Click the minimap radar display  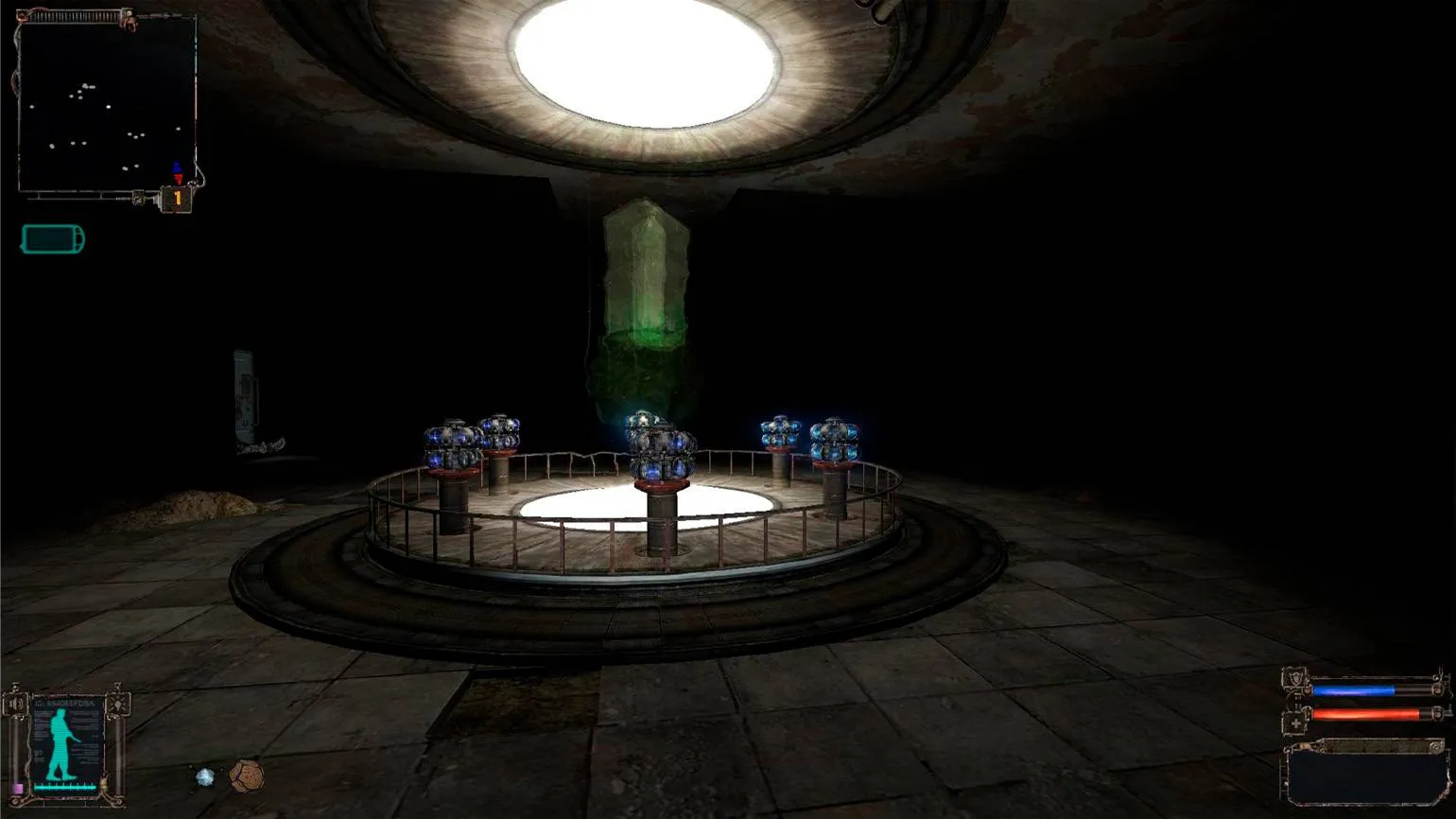click(x=106, y=104)
